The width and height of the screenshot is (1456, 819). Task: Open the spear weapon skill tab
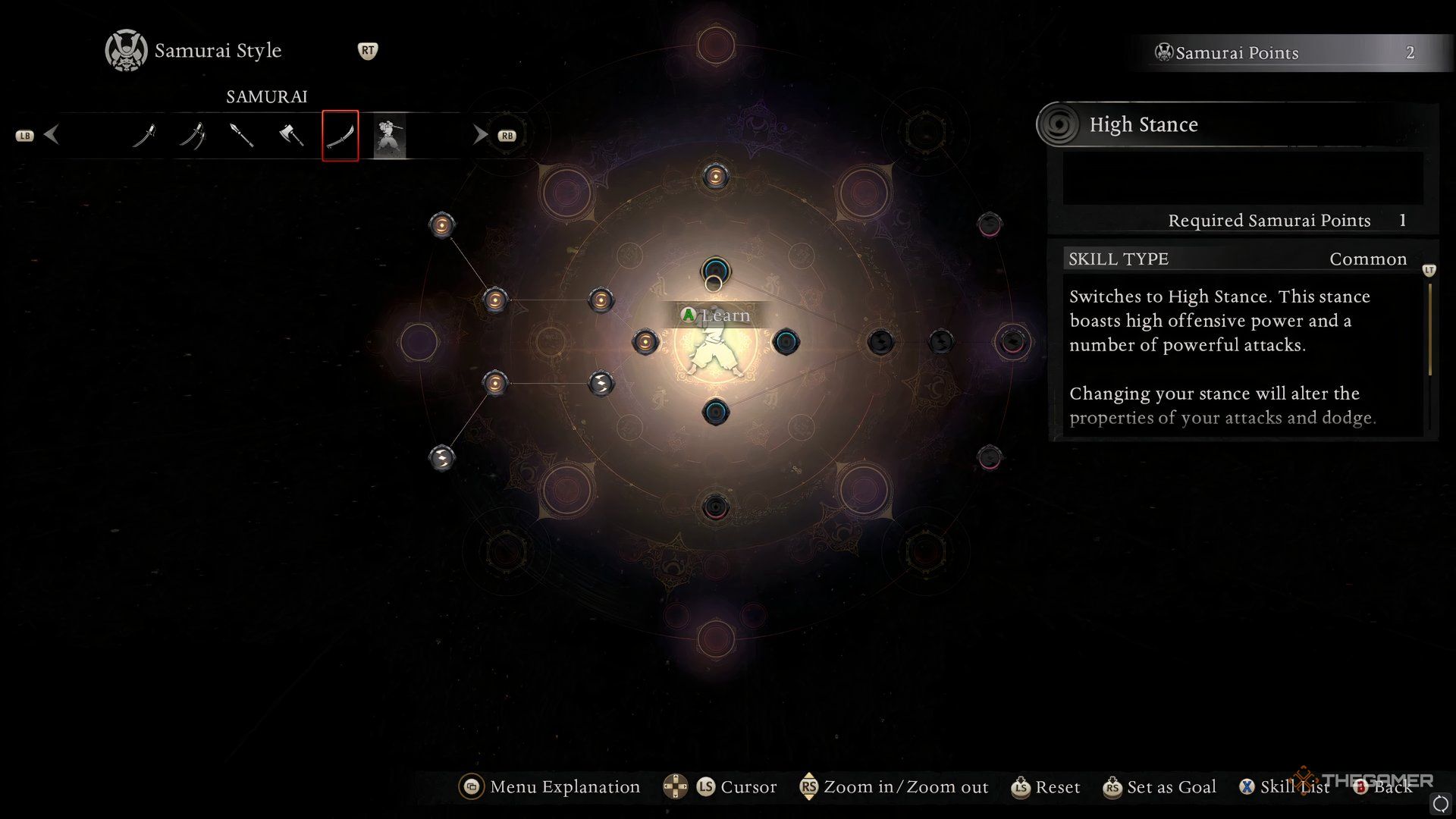click(241, 136)
